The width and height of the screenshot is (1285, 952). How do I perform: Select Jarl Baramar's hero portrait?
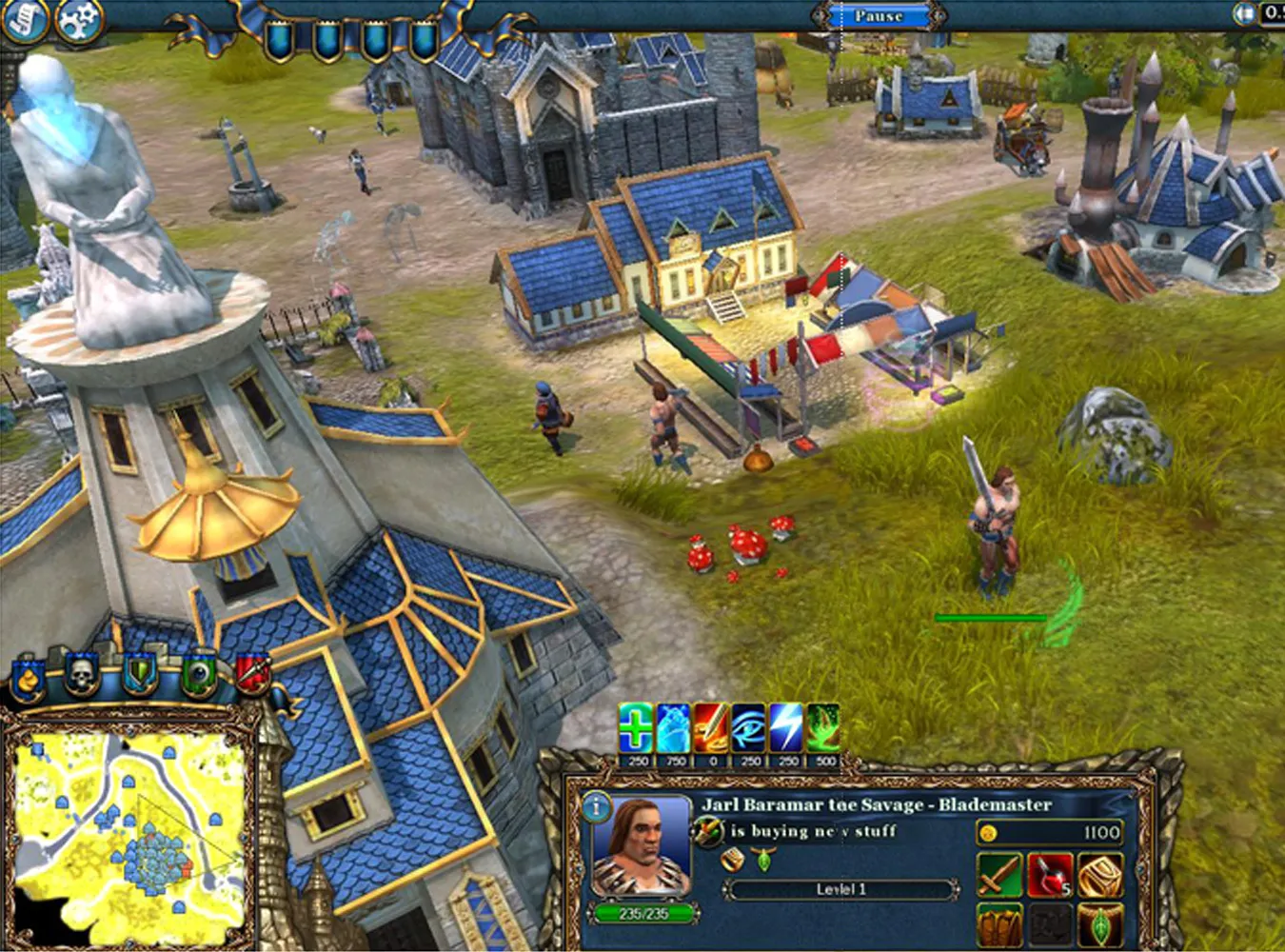click(642, 849)
